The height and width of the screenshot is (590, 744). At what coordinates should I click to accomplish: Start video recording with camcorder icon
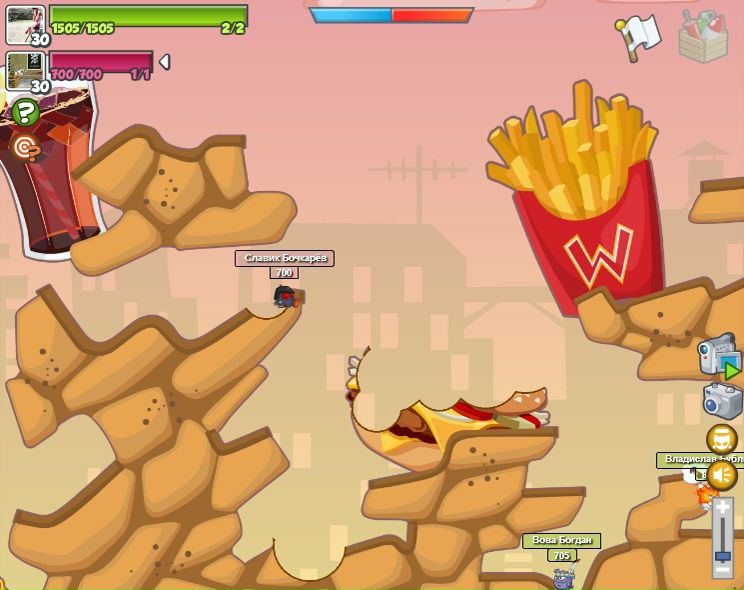pos(718,356)
